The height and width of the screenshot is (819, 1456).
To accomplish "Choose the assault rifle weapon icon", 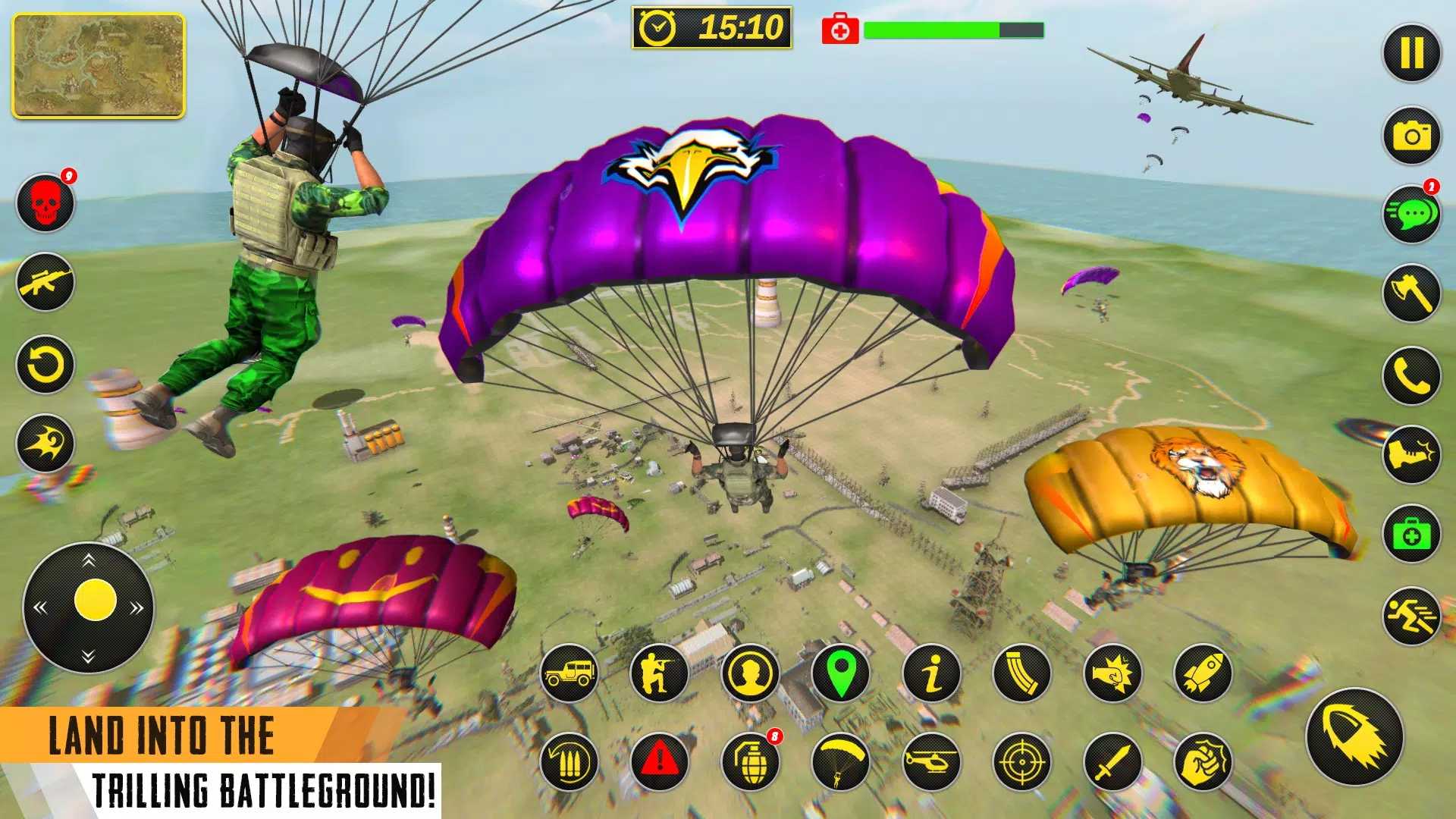I will click(45, 282).
